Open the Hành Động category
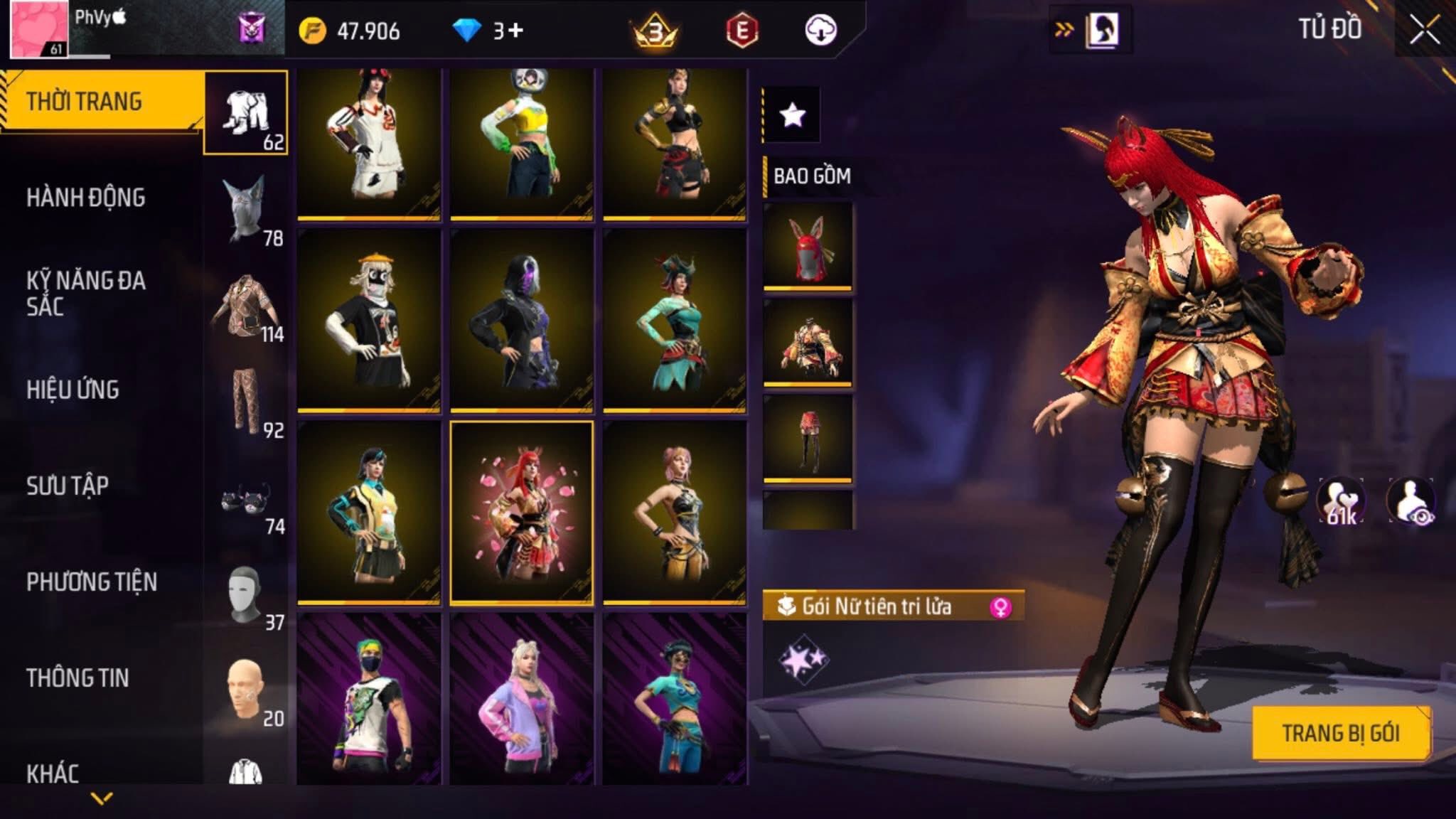This screenshot has height=819, width=1456. (86, 198)
